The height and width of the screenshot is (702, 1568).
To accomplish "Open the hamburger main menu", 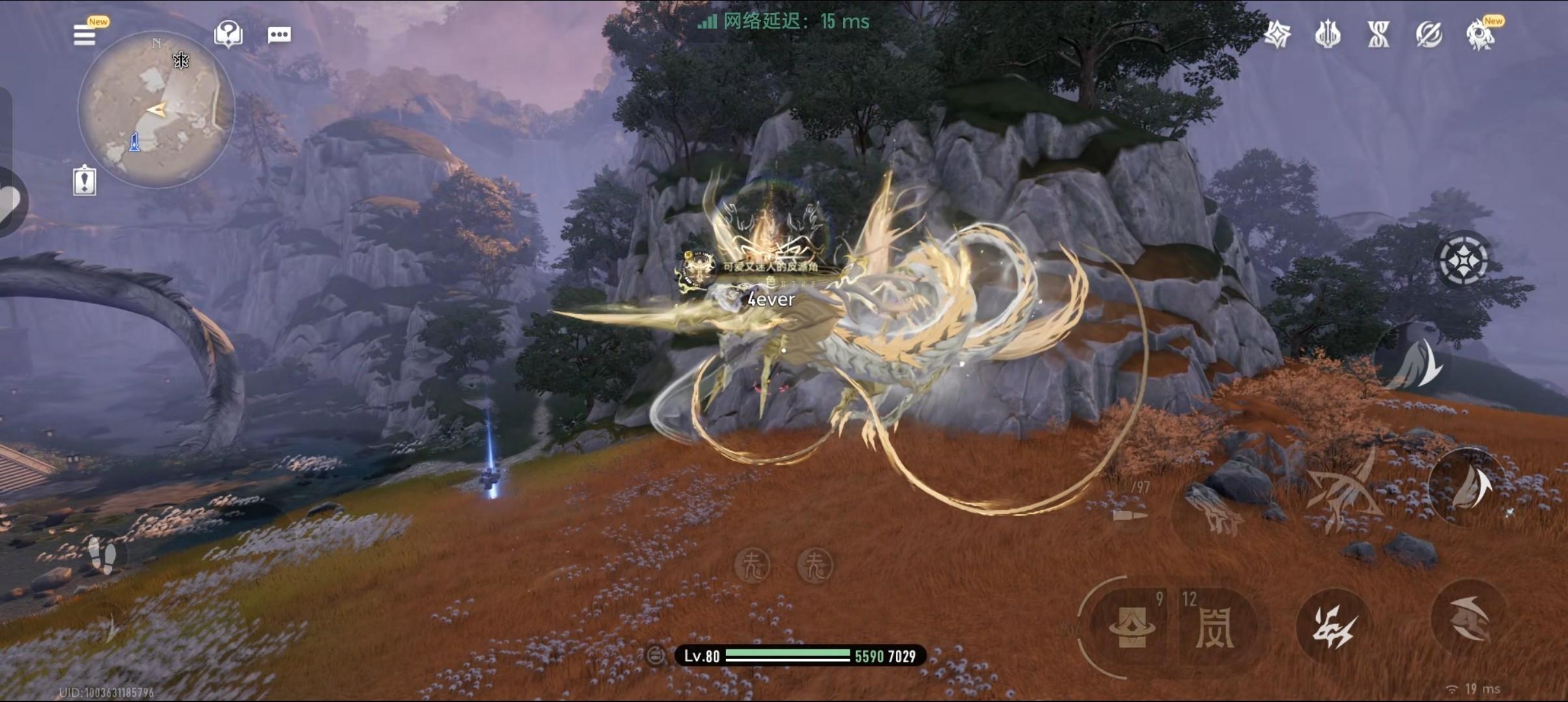I will tap(85, 35).
